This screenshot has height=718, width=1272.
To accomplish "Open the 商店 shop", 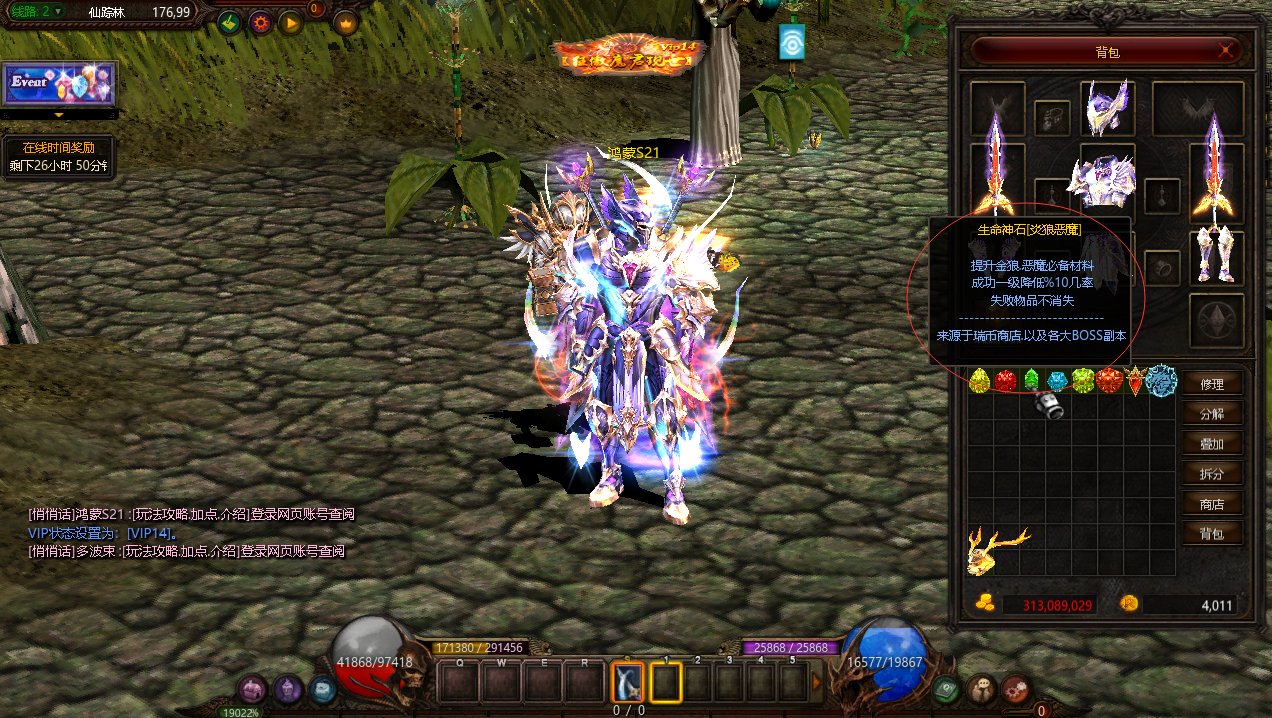I will [1211, 504].
